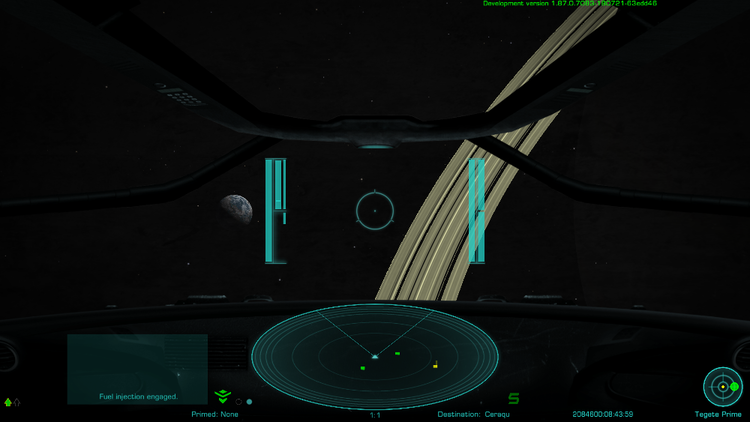Click the green up-arrow indicator
The width and height of the screenshot is (750, 422).
[9, 402]
